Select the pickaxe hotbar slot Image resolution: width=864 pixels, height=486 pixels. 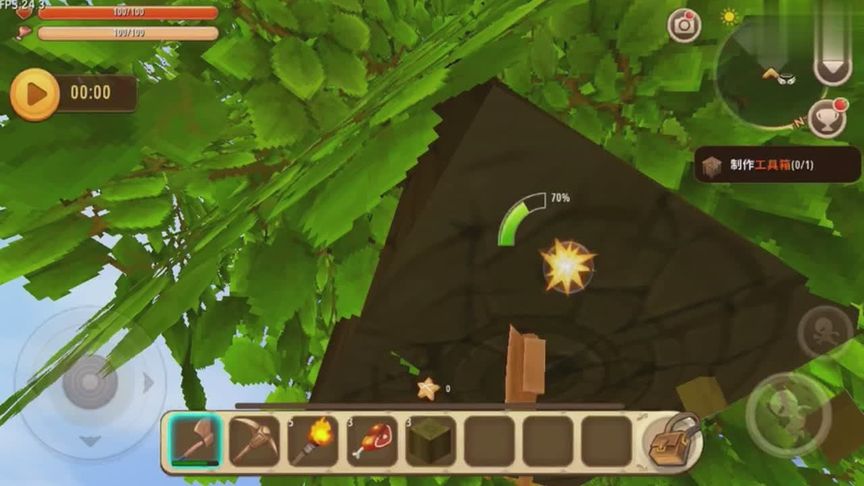click(254, 441)
